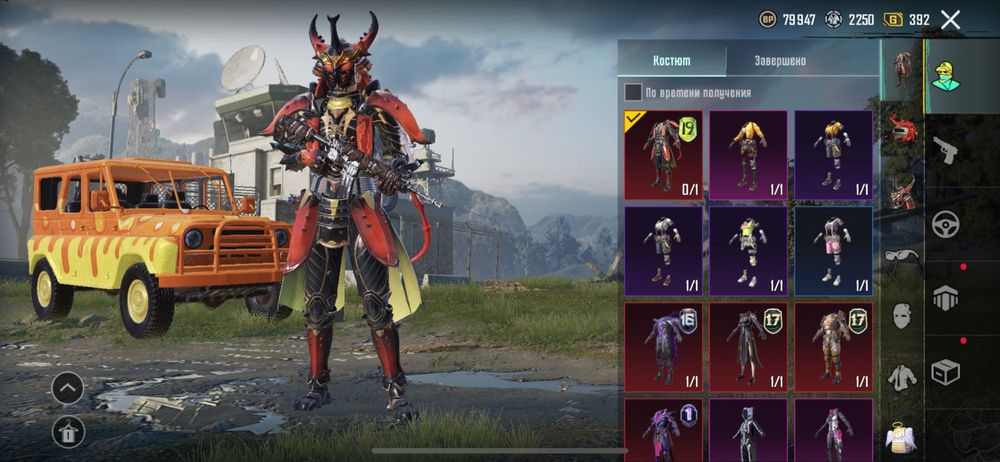Open the Завершено tab
This screenshot has height=462, width=1000.
click(780, 60)
